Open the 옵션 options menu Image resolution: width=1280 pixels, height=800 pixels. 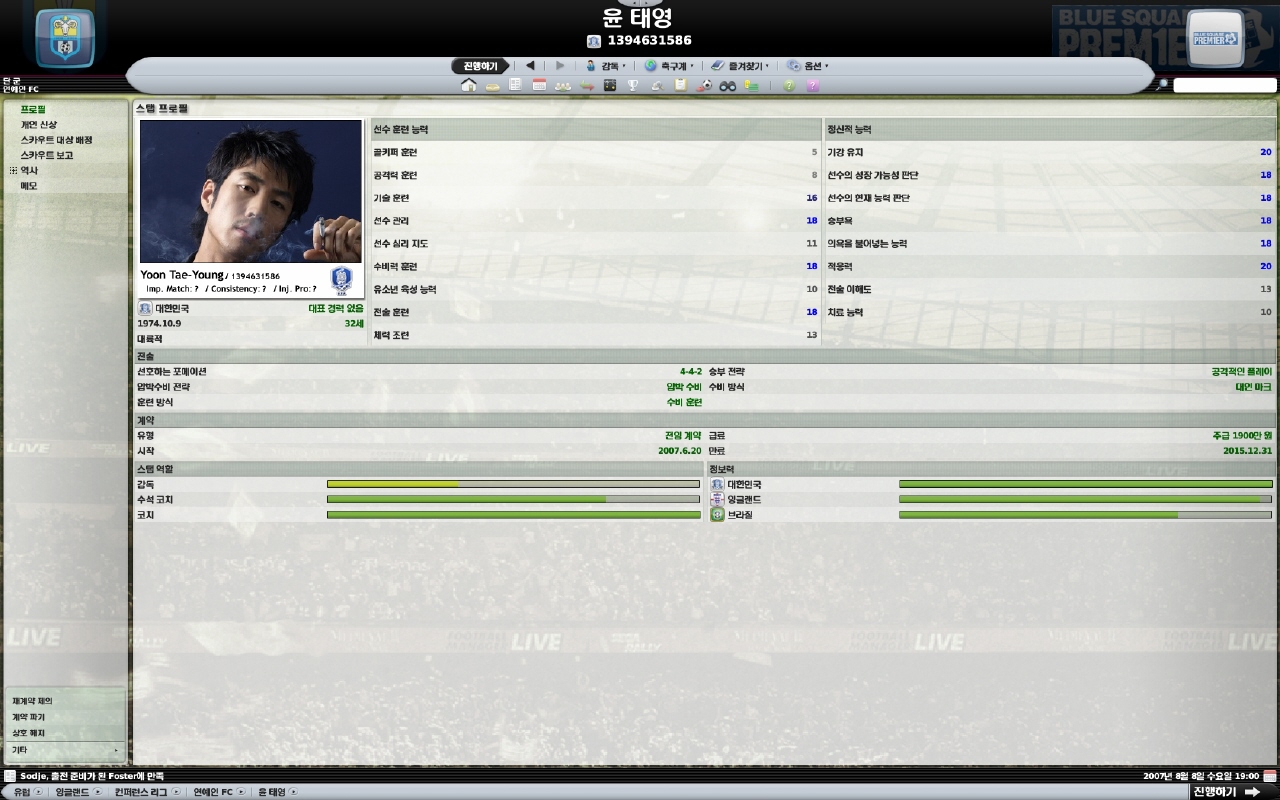point(808,66)
